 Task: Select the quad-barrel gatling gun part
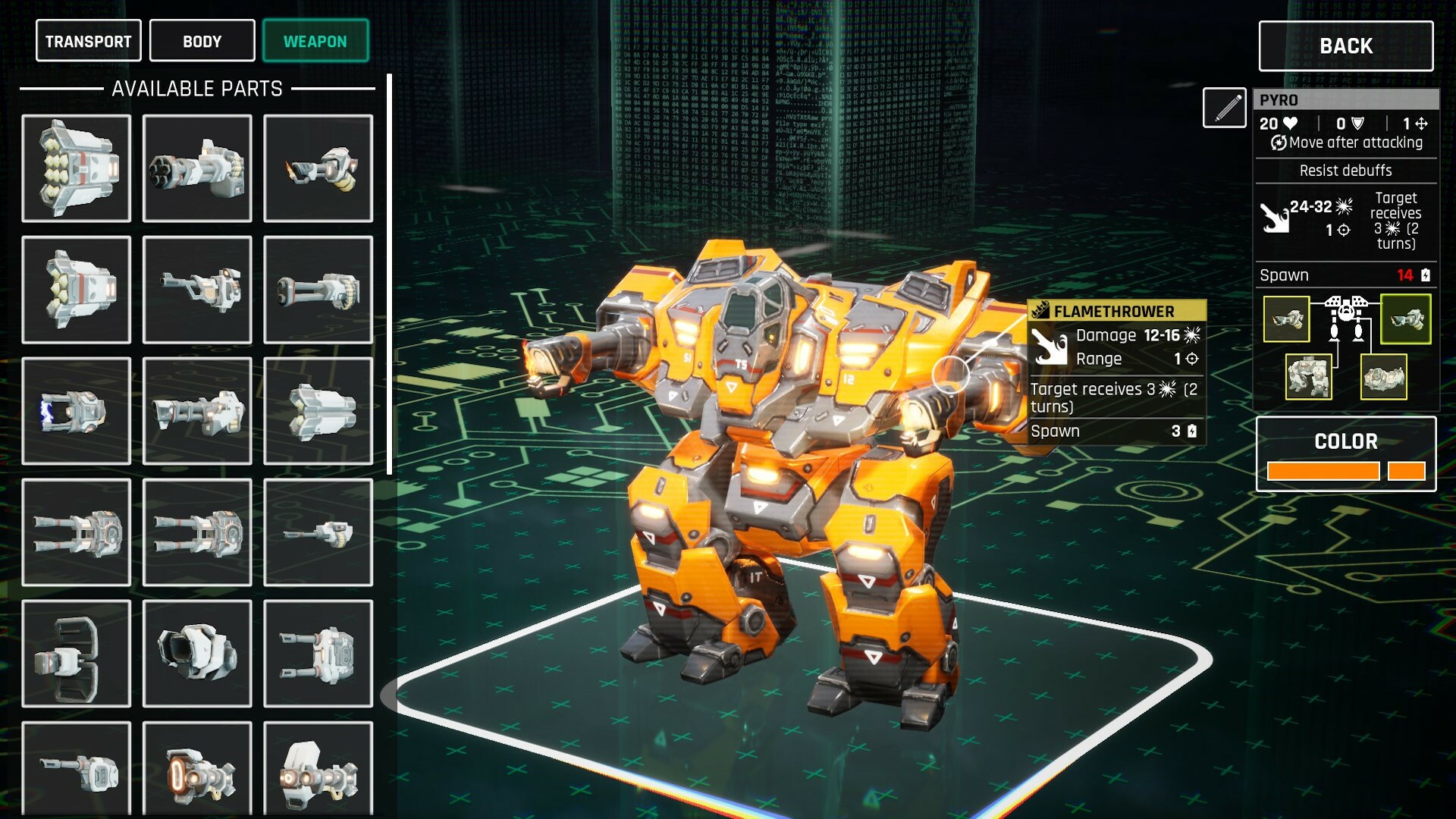[196, 167]
